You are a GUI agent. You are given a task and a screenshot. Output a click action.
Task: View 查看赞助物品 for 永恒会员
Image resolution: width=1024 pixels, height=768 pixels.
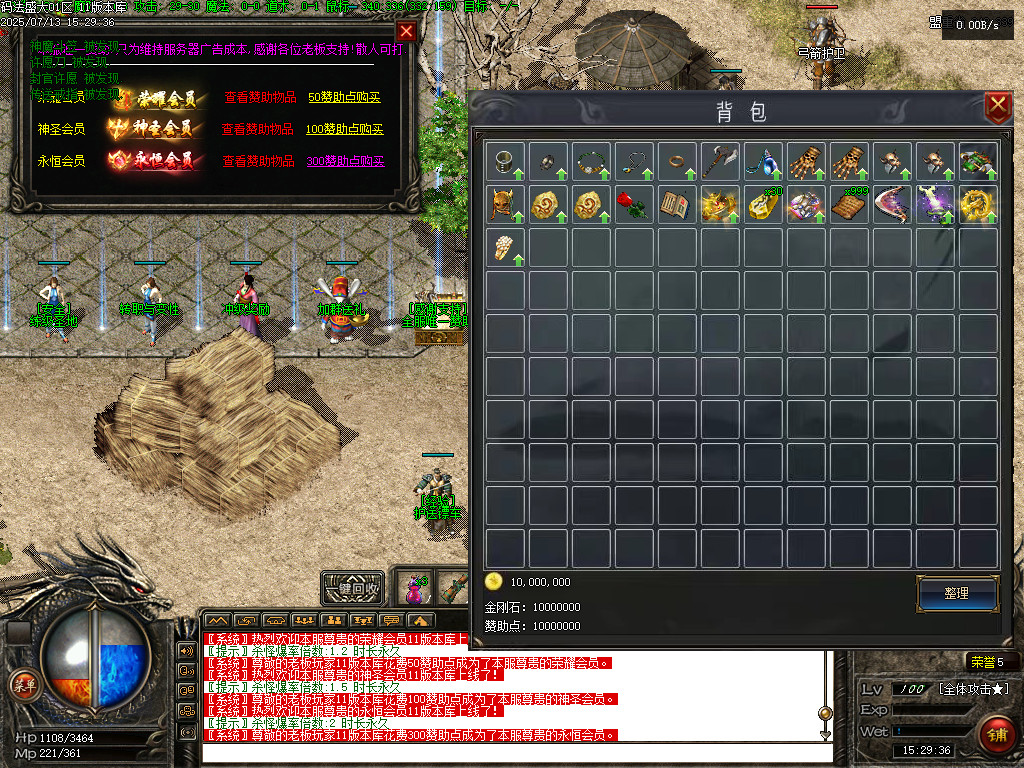point(258,161)
